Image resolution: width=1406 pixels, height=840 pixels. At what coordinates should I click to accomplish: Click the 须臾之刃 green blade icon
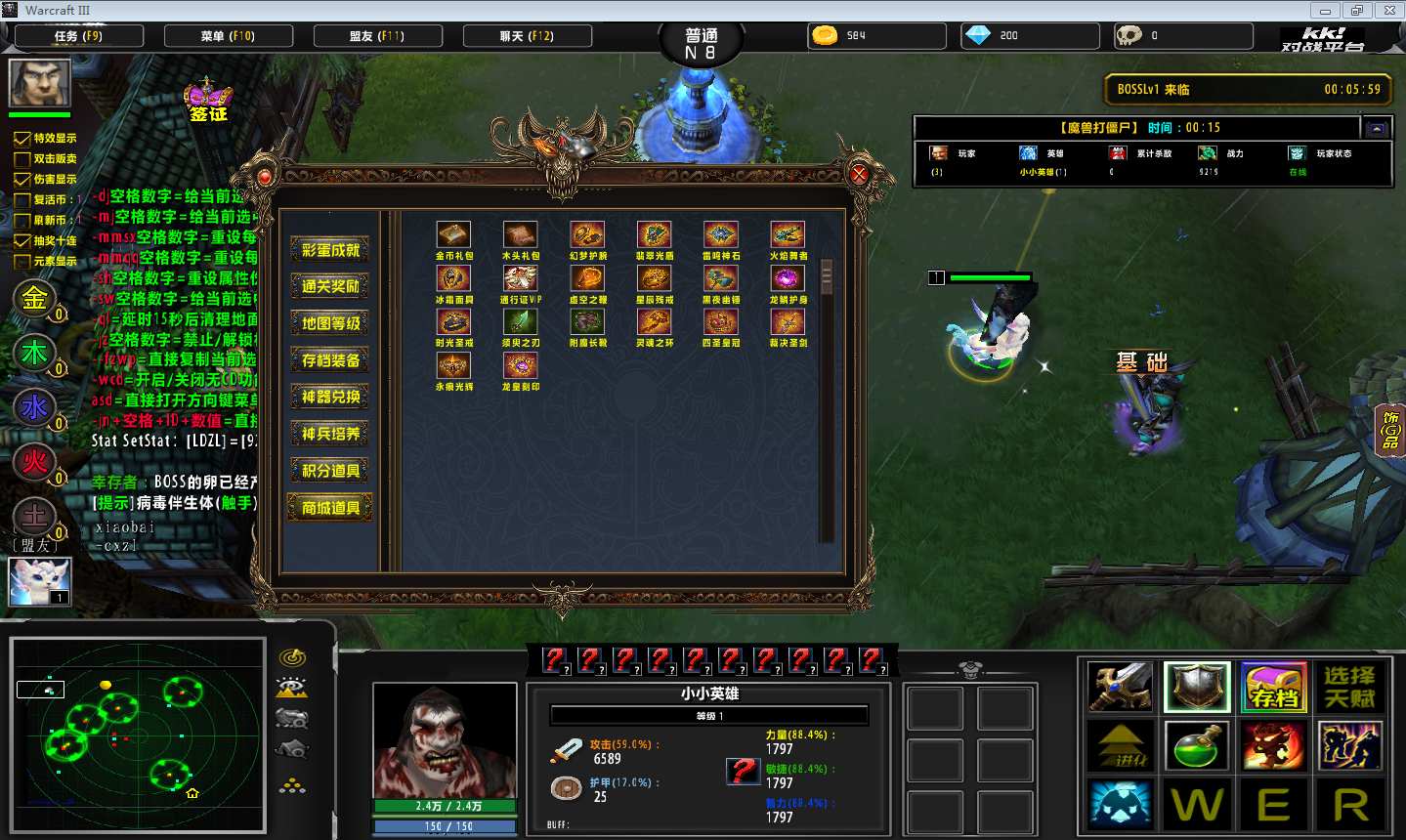521,322
